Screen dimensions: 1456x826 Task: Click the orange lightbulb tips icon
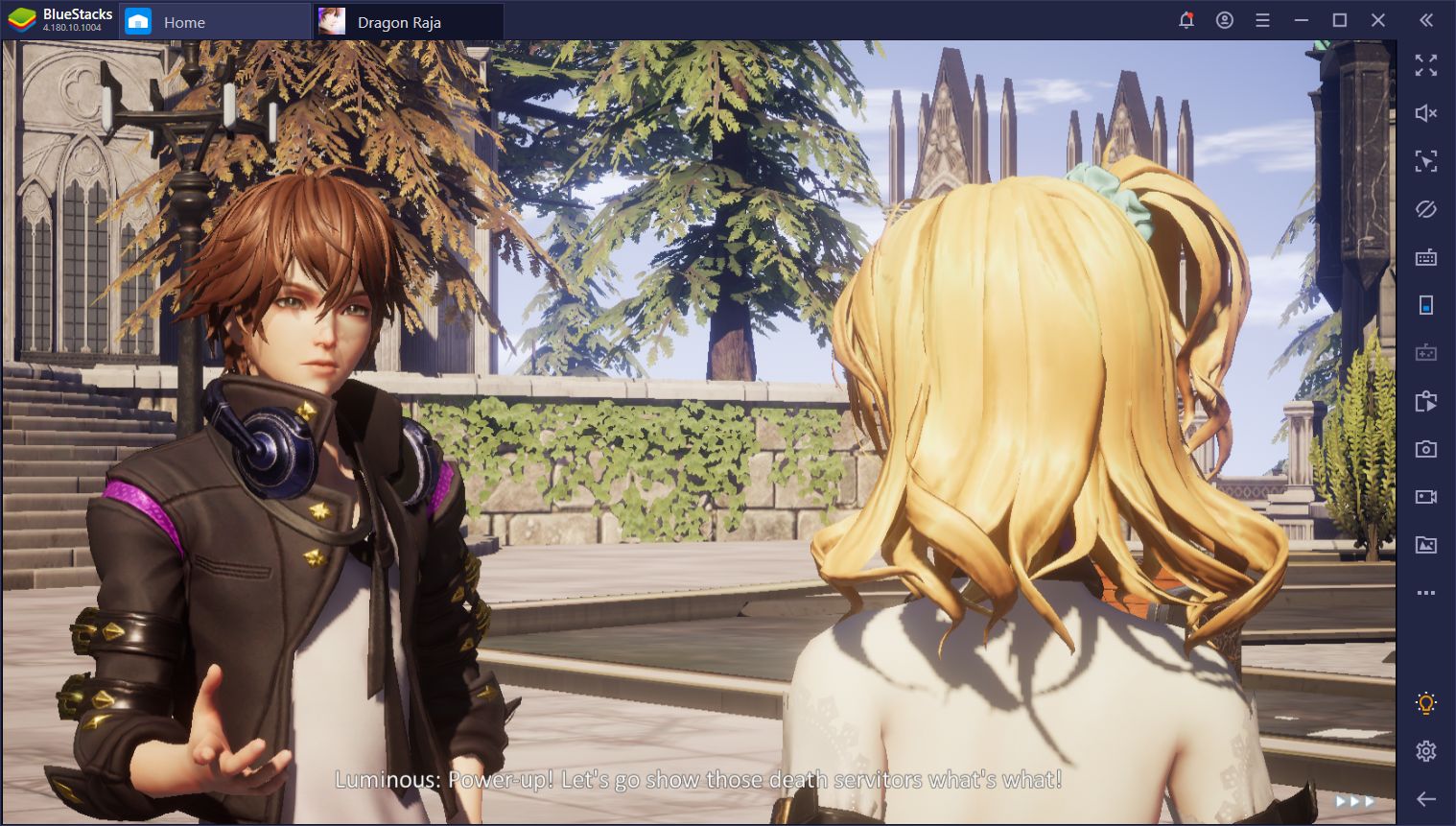pyautogui.click(x=1426, y=703)
